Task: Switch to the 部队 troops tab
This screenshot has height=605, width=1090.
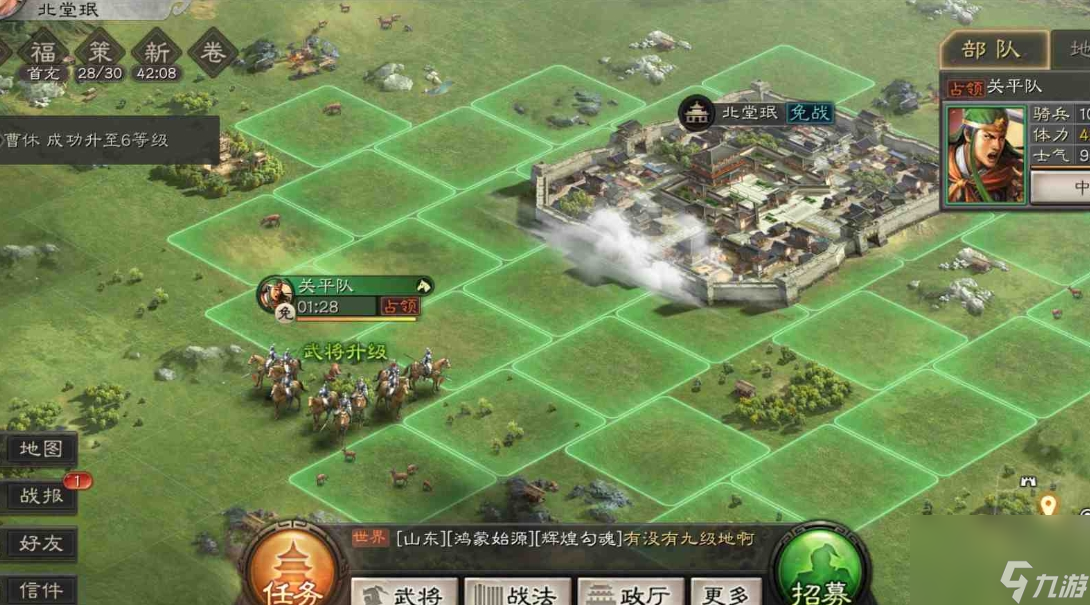Action: click(x=991, y=50)
